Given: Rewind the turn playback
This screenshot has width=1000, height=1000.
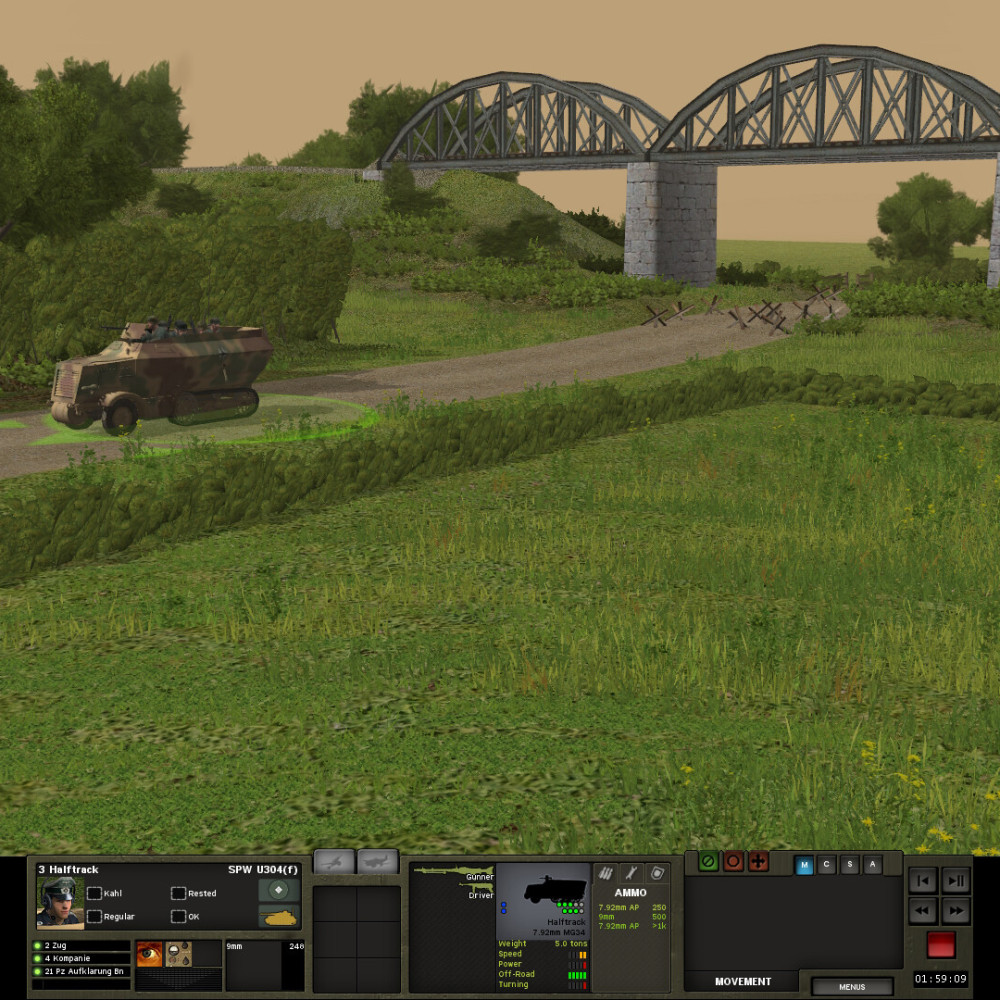Looking at the screenshot, I should [924, 911].
